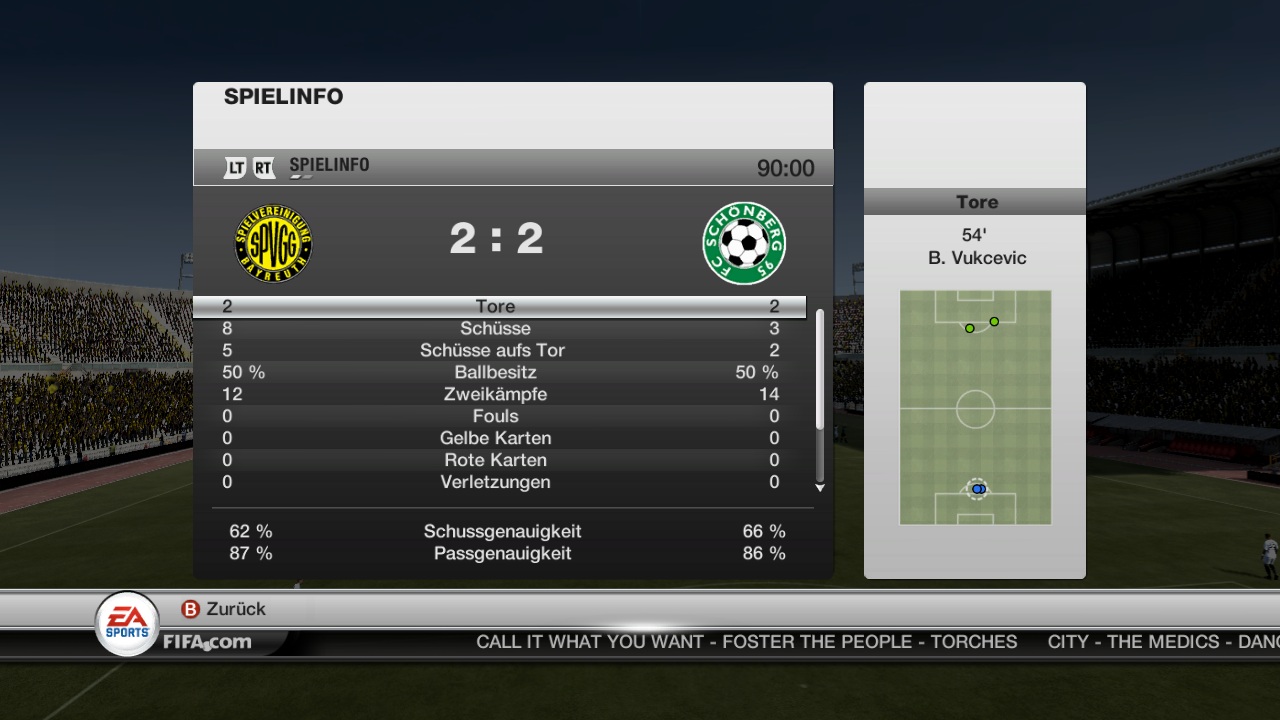1280x720 pixels.
Task: Open the SPIELINFO tab header
Action: point(329,166)
